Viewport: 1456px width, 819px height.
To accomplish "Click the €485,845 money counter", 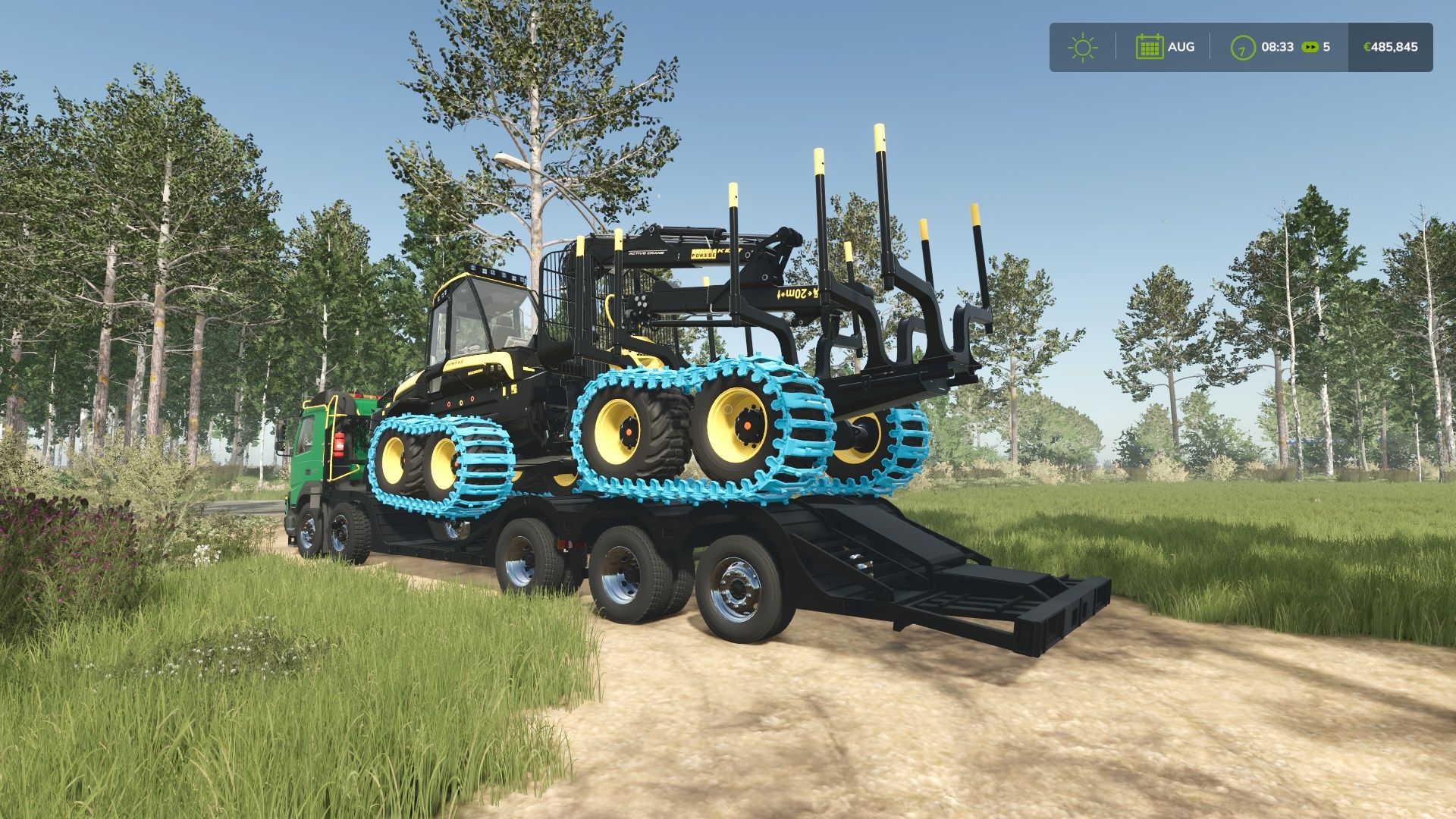I will [x=1389, y=46].
